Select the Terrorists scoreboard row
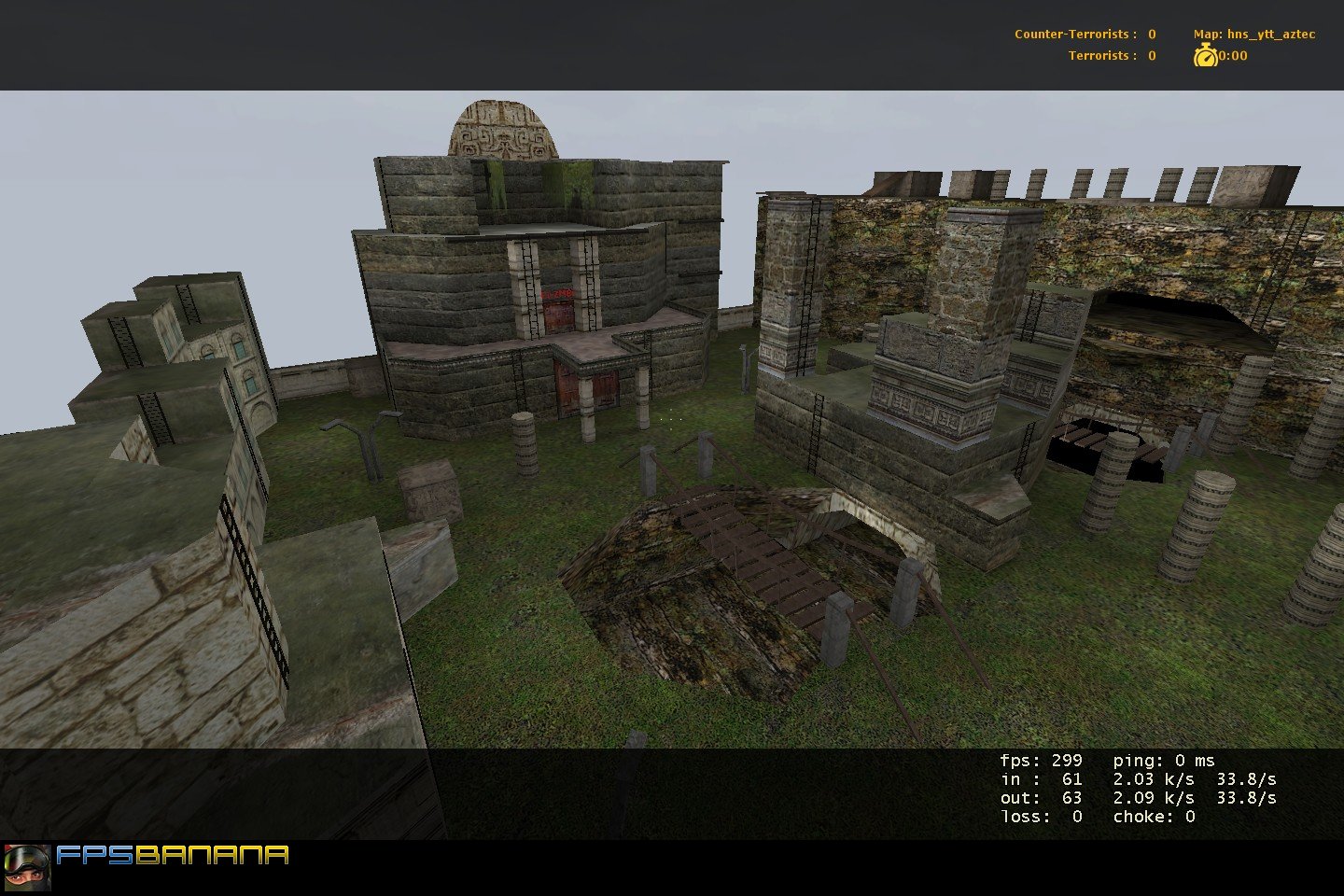This screenshot has height=896, width=1344. click(x=1110, y=56)
